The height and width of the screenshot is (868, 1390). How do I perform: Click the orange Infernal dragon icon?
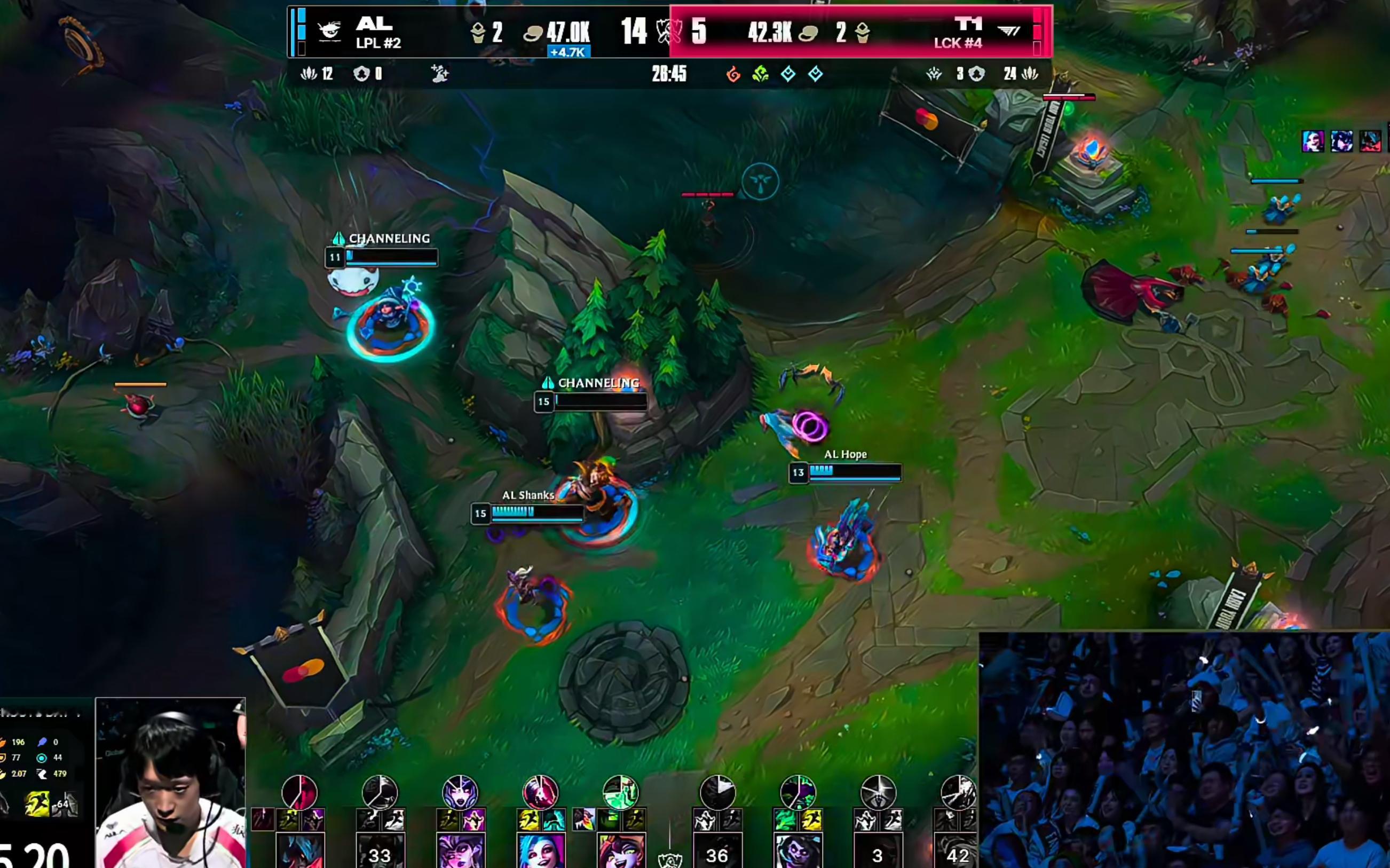tap(733, 74)
